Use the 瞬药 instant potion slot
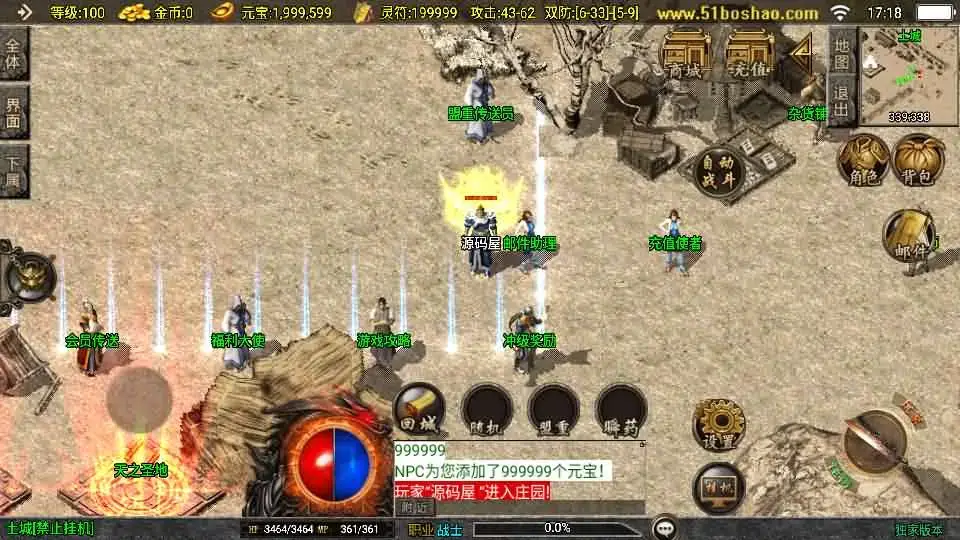 coord(621,409)
